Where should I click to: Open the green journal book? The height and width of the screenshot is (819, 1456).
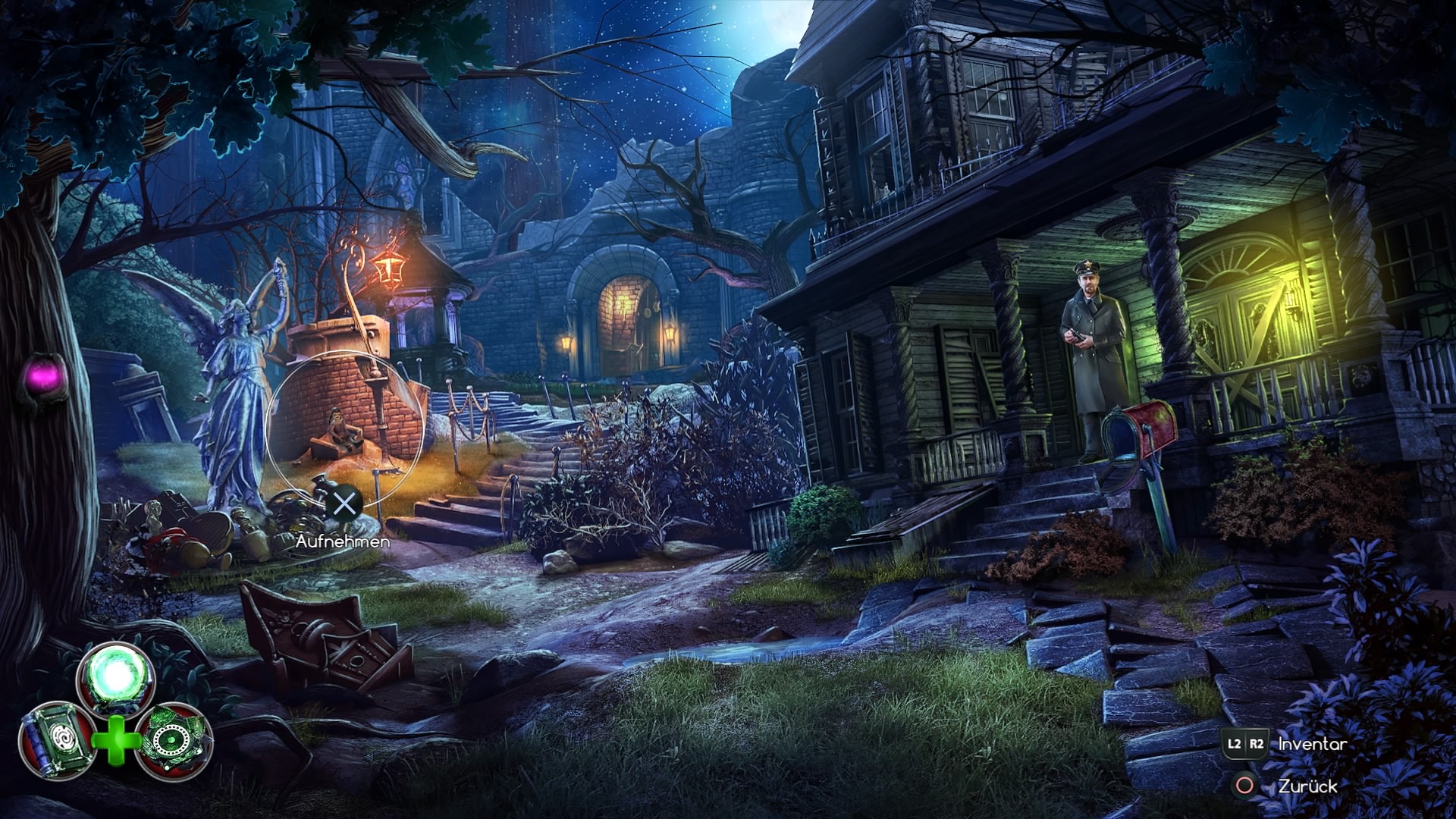tap(57, 740)
